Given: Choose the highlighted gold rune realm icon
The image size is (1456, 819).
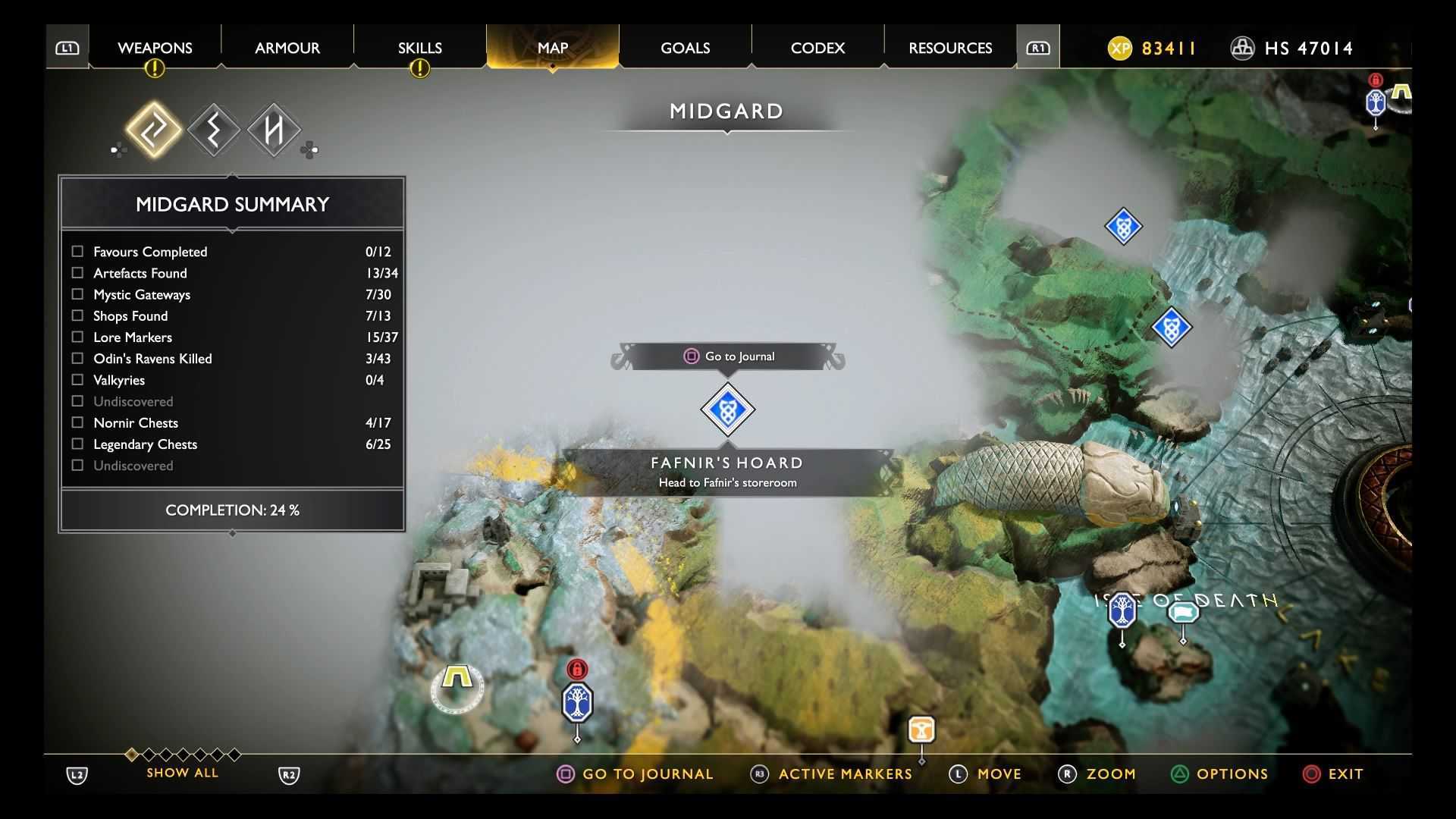Looking at the screenshot, I should point(154,130).
